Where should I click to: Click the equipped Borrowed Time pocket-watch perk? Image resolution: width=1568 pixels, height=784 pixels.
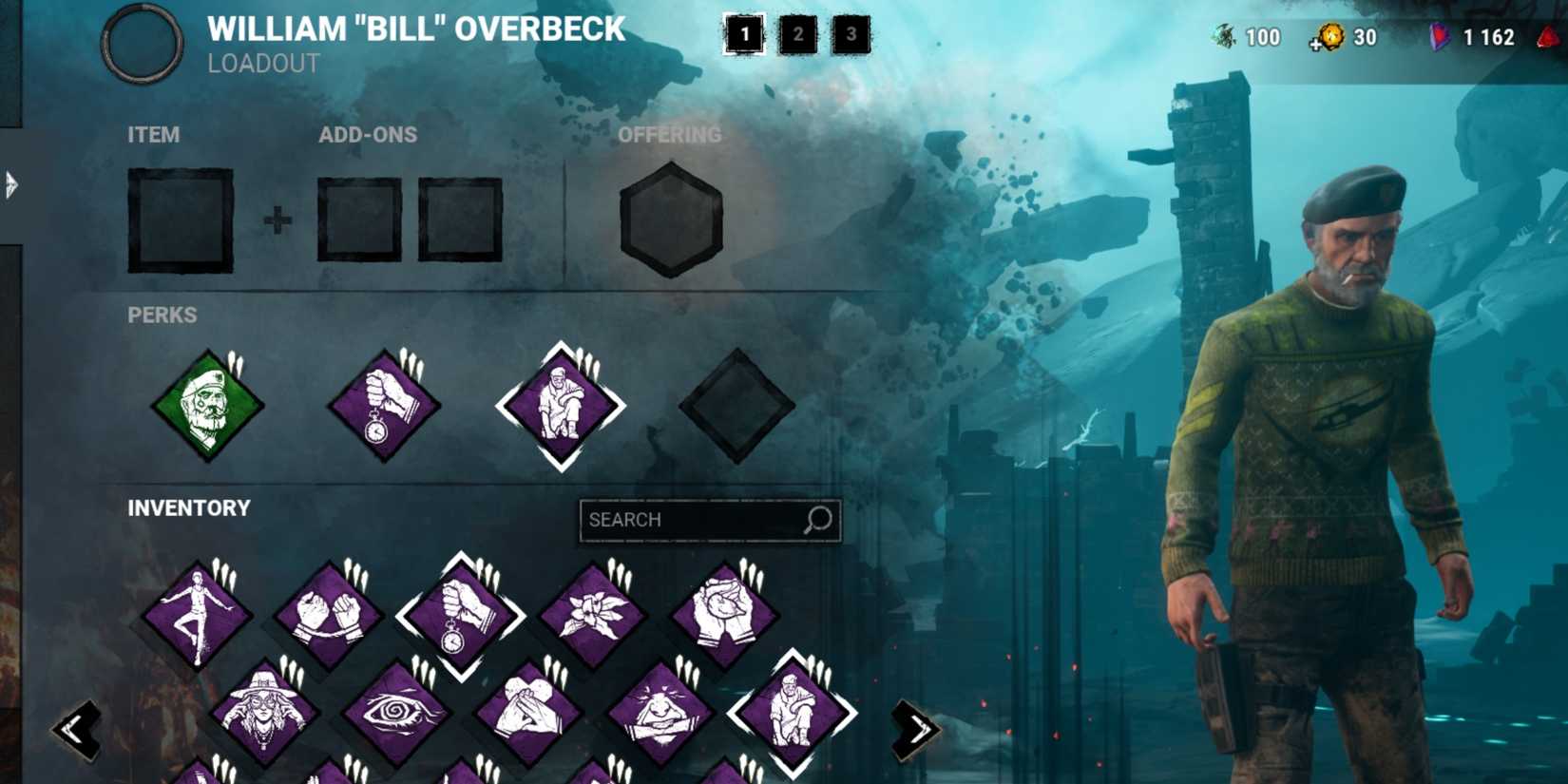[x=385, y=404]
